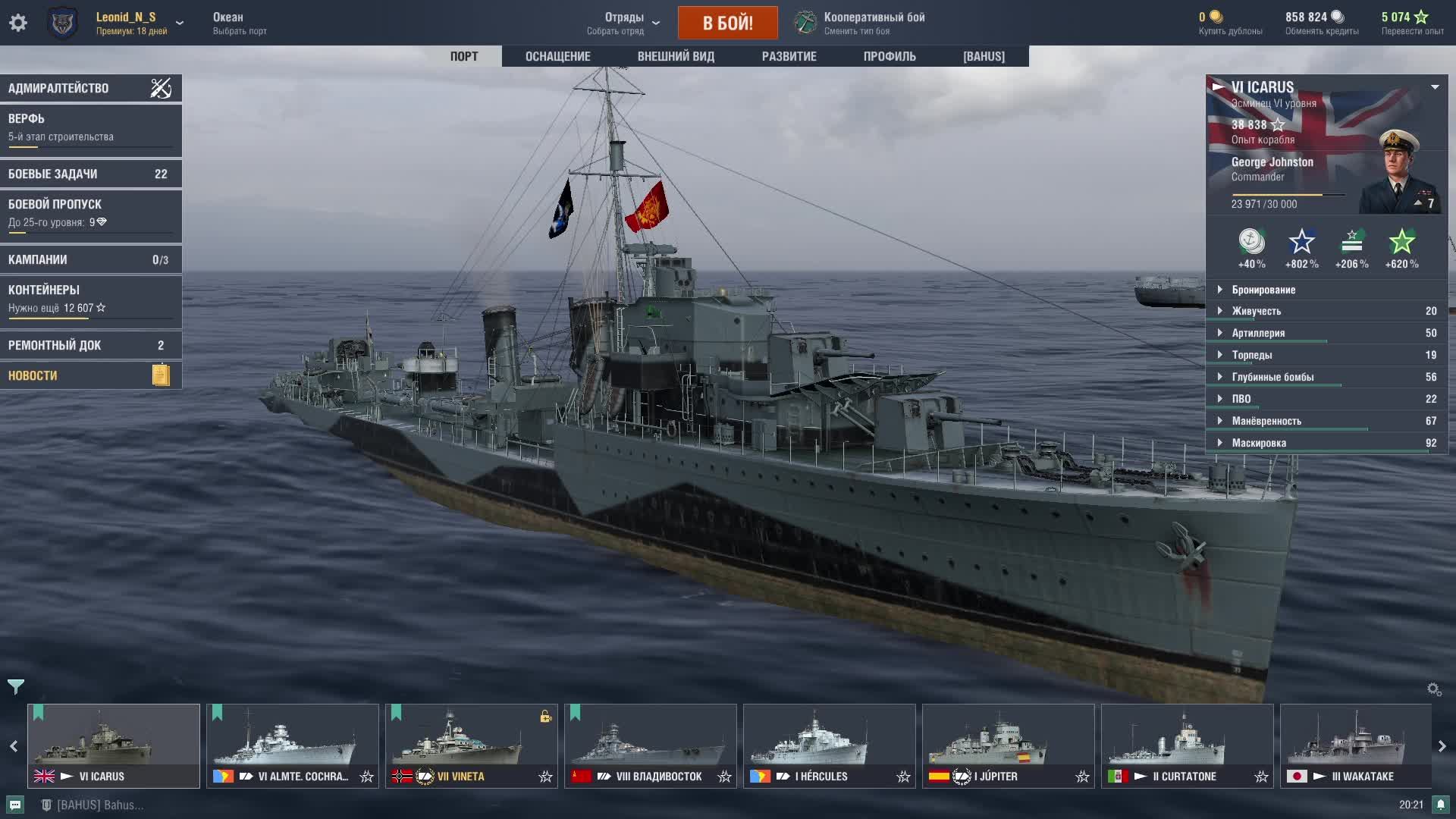The height and width of the screenshot is (819, 1456).
Task: Open the БОЕВОЙ ПРОПУСК battle pass
Action: click(90, 213)
